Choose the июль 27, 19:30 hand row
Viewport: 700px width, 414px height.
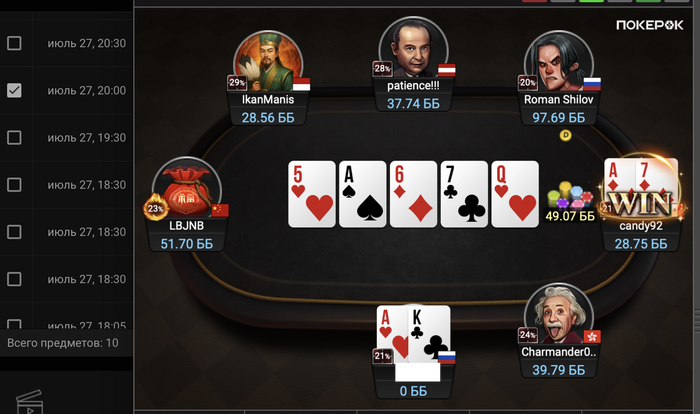tap(87, 137)
